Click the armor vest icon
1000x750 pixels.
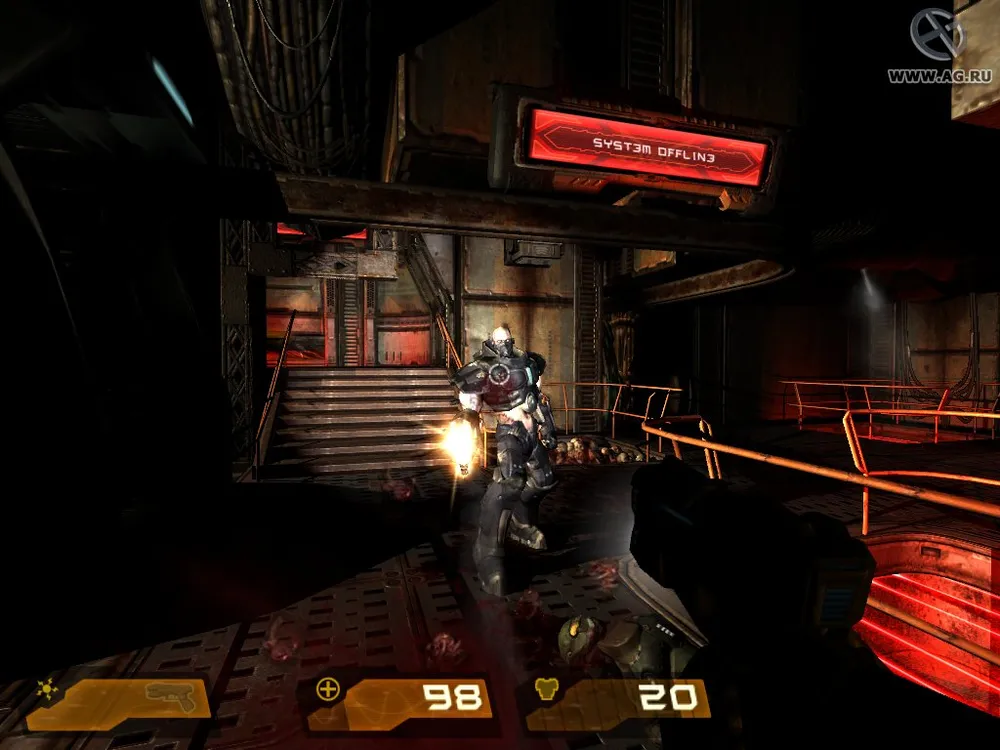pos(547,690)
